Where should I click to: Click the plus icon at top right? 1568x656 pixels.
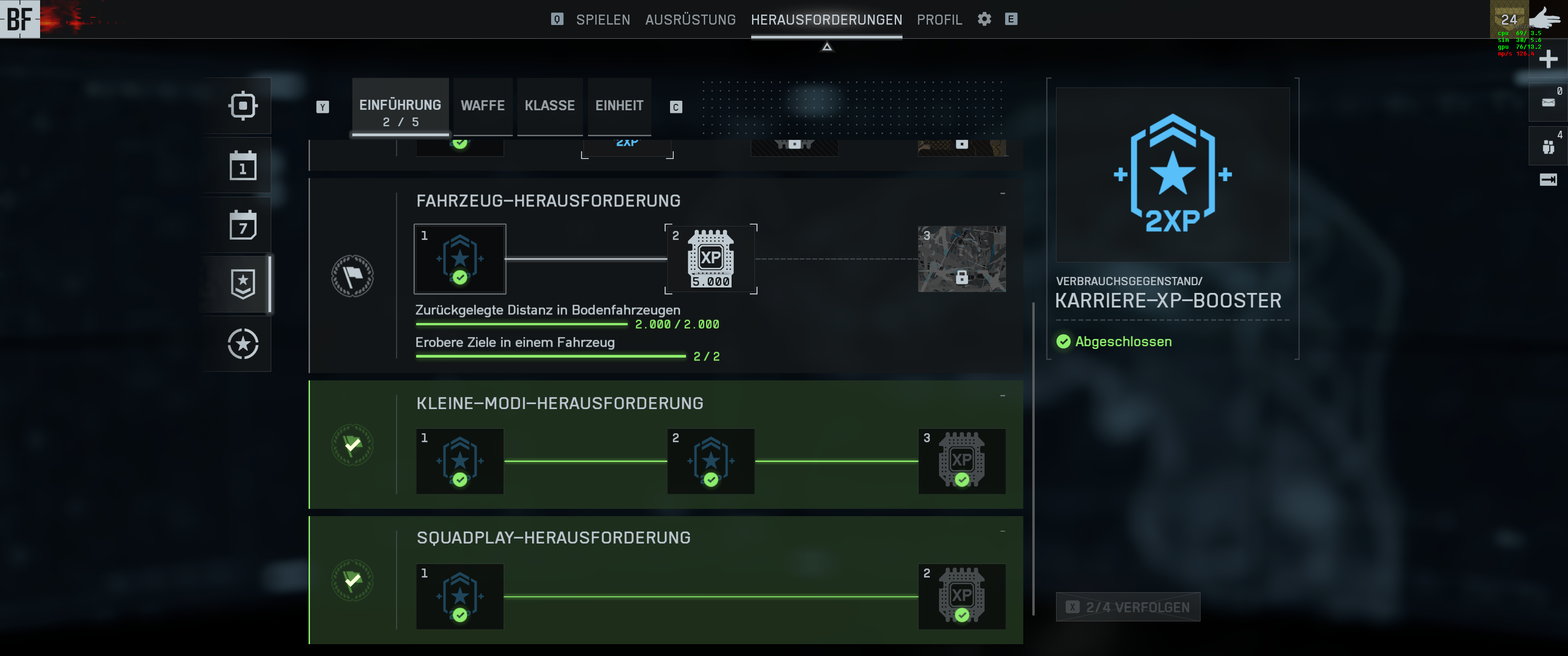point(1548,59)
